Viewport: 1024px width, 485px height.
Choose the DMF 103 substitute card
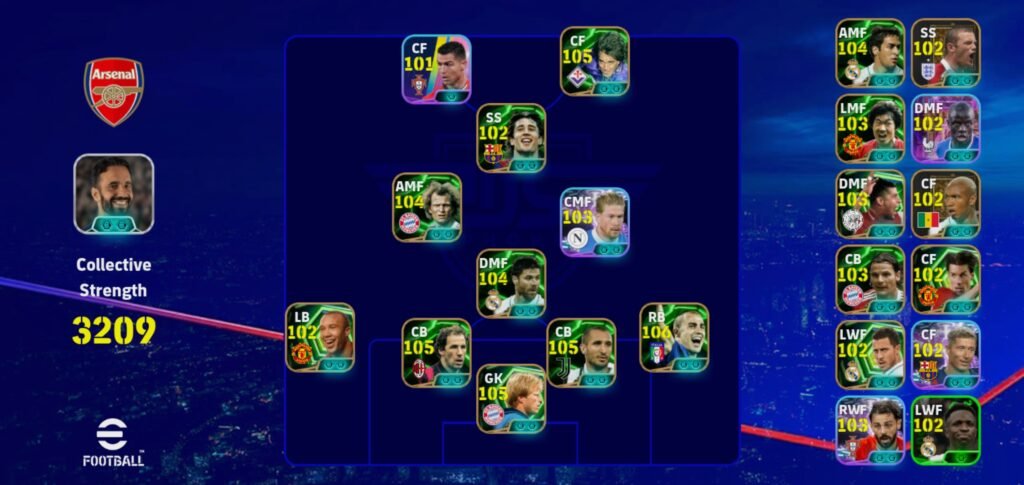click(870, 204)
